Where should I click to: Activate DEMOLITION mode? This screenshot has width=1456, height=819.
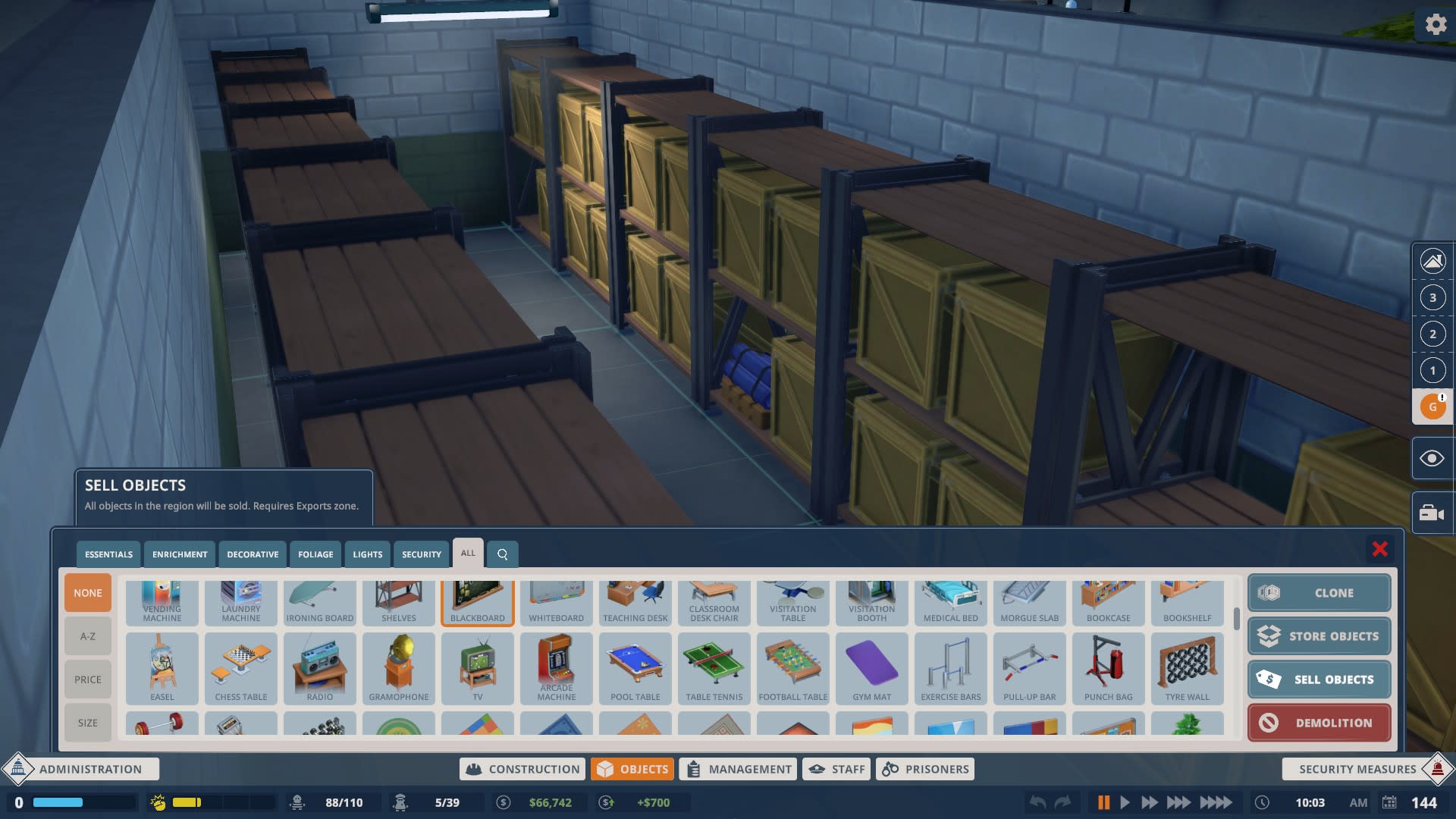click(1319, 722)
